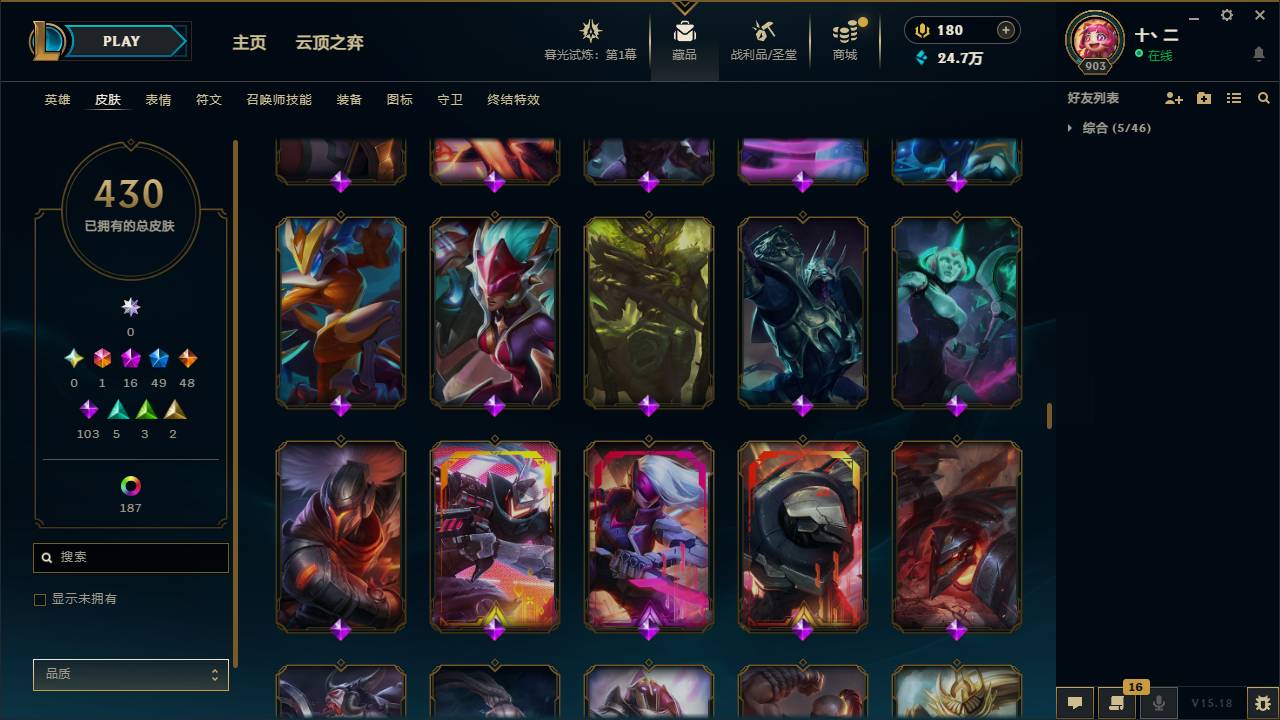1280x720 pixels.
Task: Click the notification bell icon
Action: click(1258, 54)
